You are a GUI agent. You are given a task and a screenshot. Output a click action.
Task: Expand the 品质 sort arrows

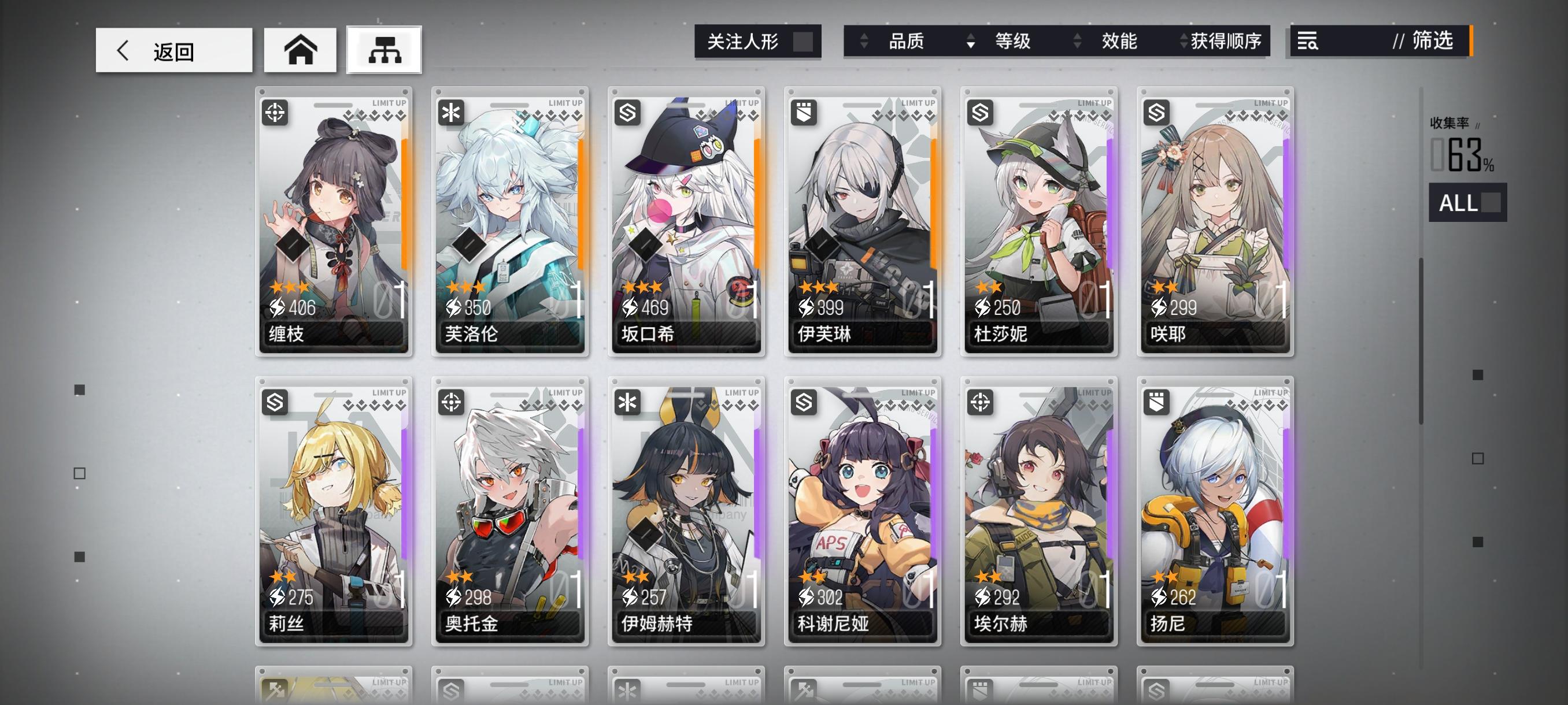(x=864, y=42)
